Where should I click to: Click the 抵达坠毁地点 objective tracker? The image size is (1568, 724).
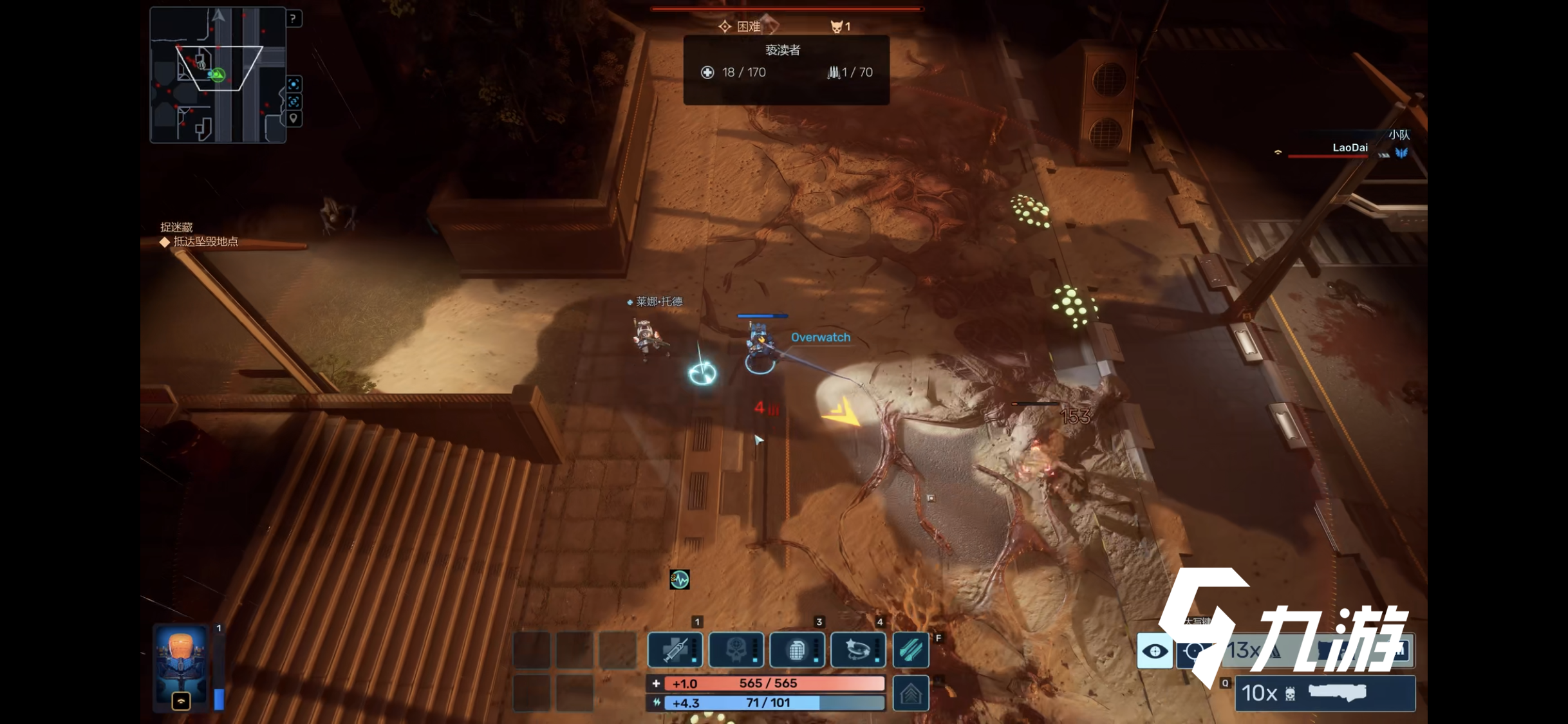tap(205, 242)
